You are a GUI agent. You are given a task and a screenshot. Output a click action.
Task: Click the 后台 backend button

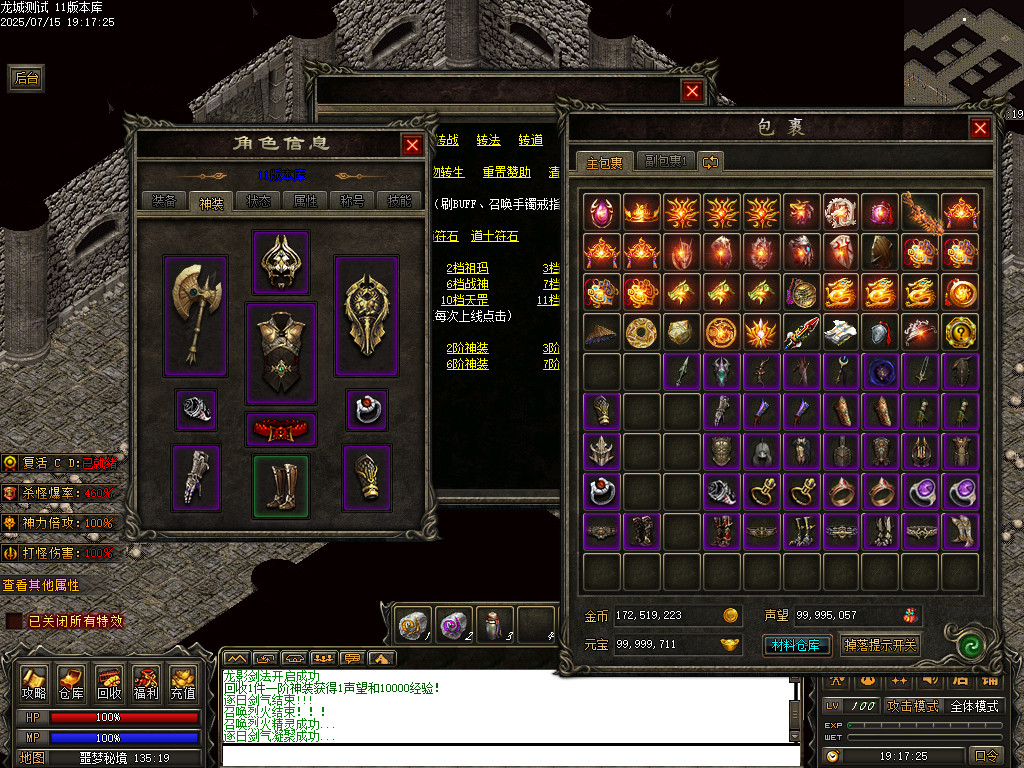pos(26,78)
